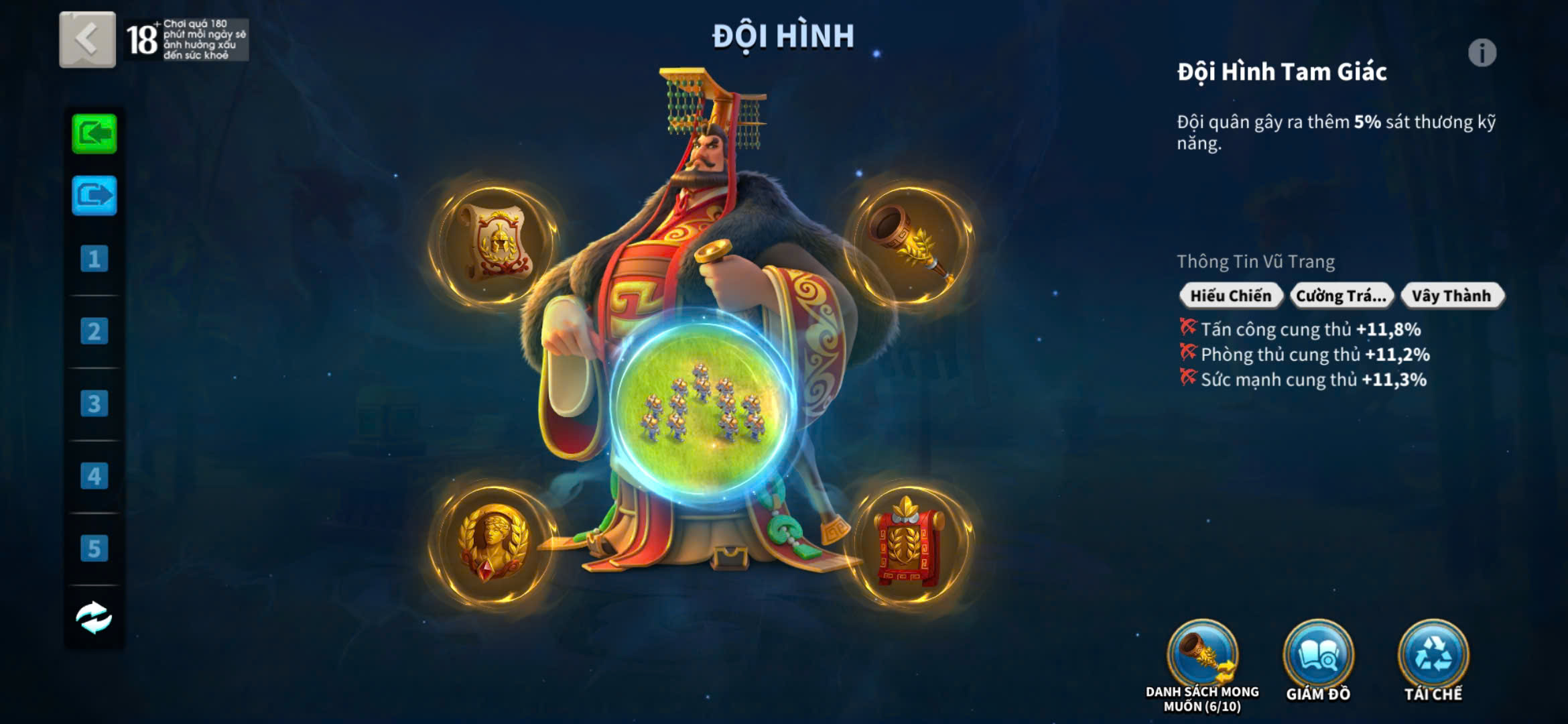This screenshot has width=1568, height=724.
Task: Open the Tái Chế recycle menu
Action: (1433, 657)
